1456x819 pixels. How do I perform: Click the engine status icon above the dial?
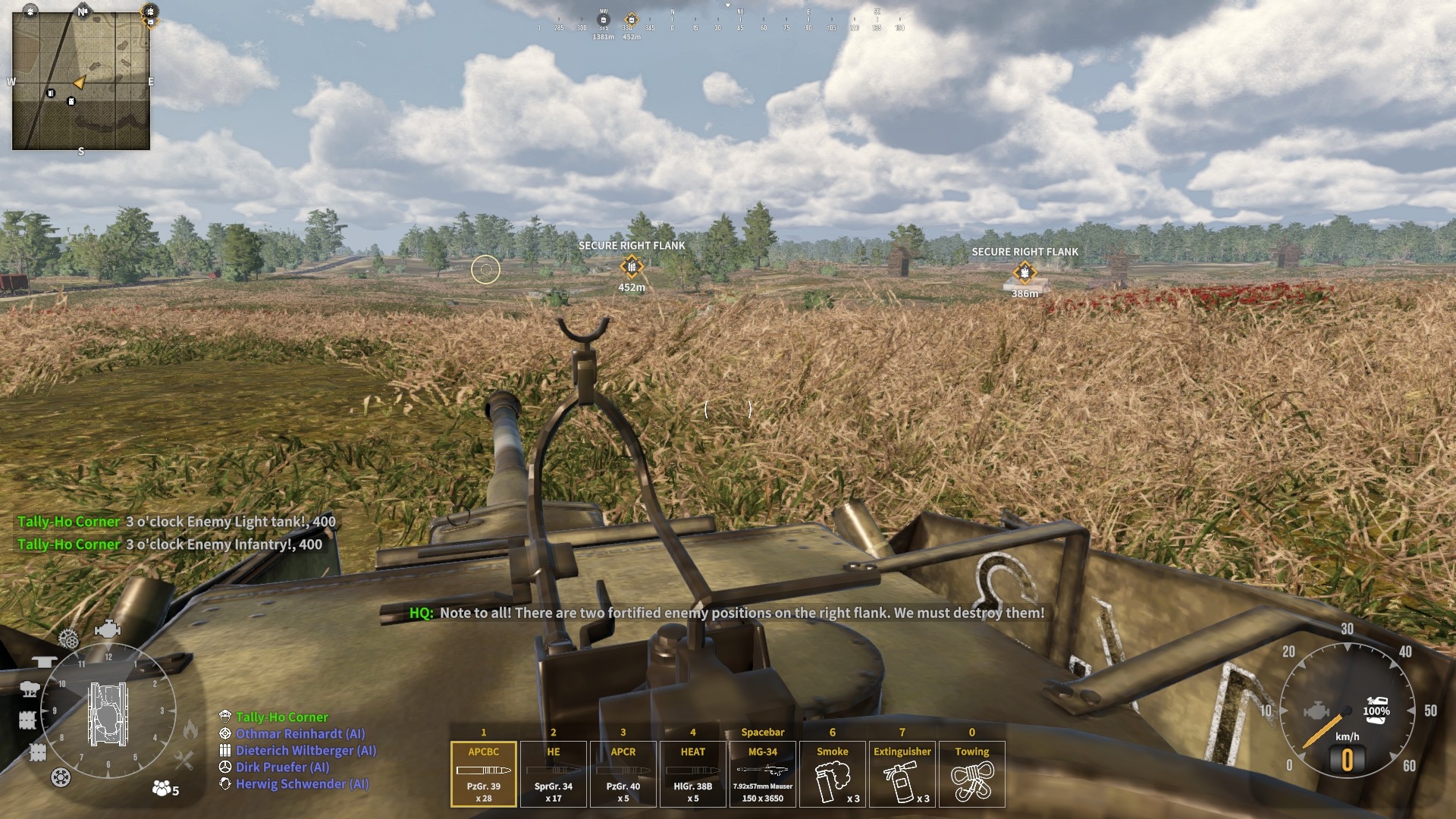[107, 629]
